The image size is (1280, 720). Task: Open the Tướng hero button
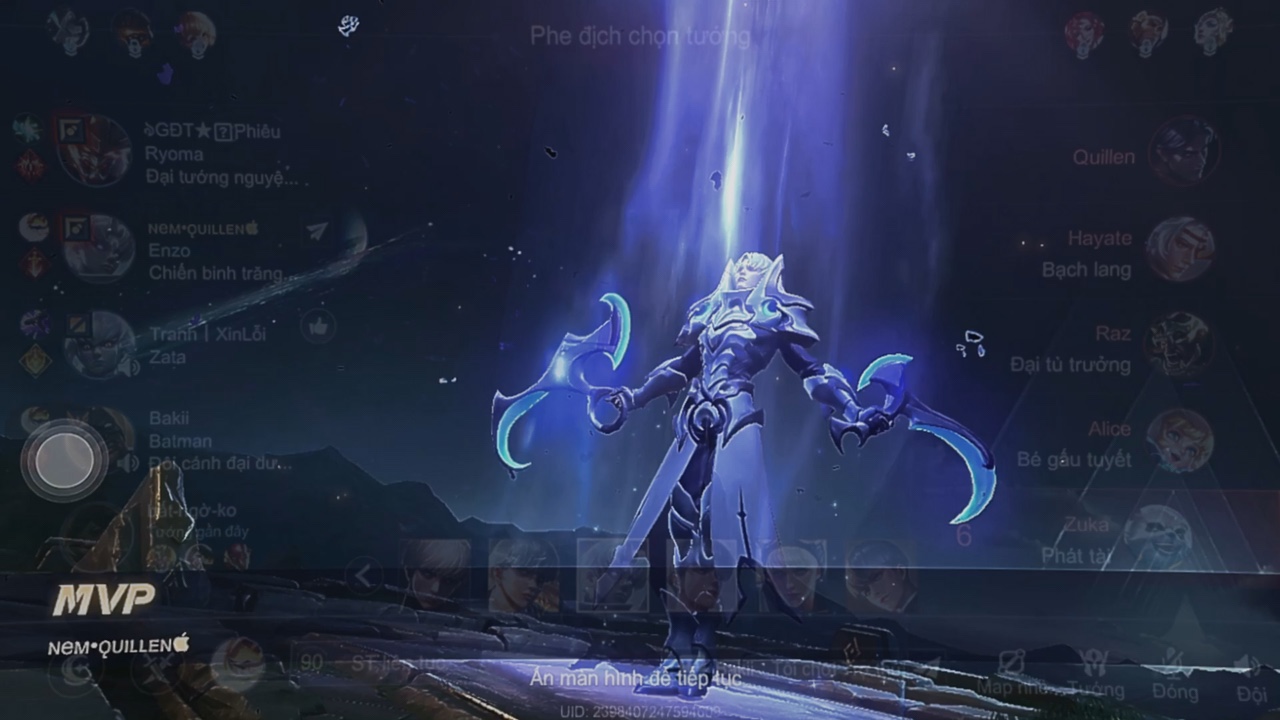(x=1095, y=676)
